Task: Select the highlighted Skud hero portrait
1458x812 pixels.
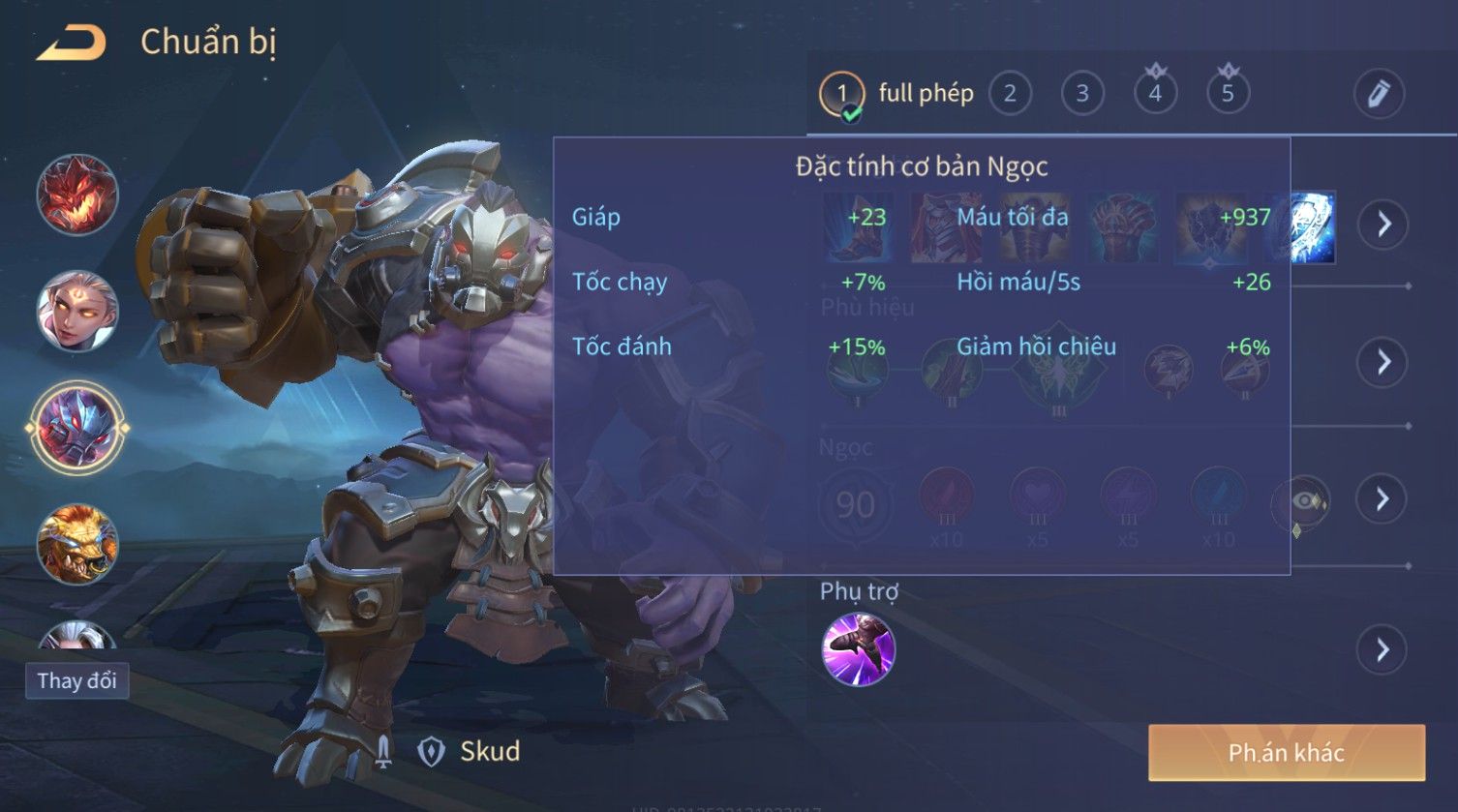Action: (77, 428)
